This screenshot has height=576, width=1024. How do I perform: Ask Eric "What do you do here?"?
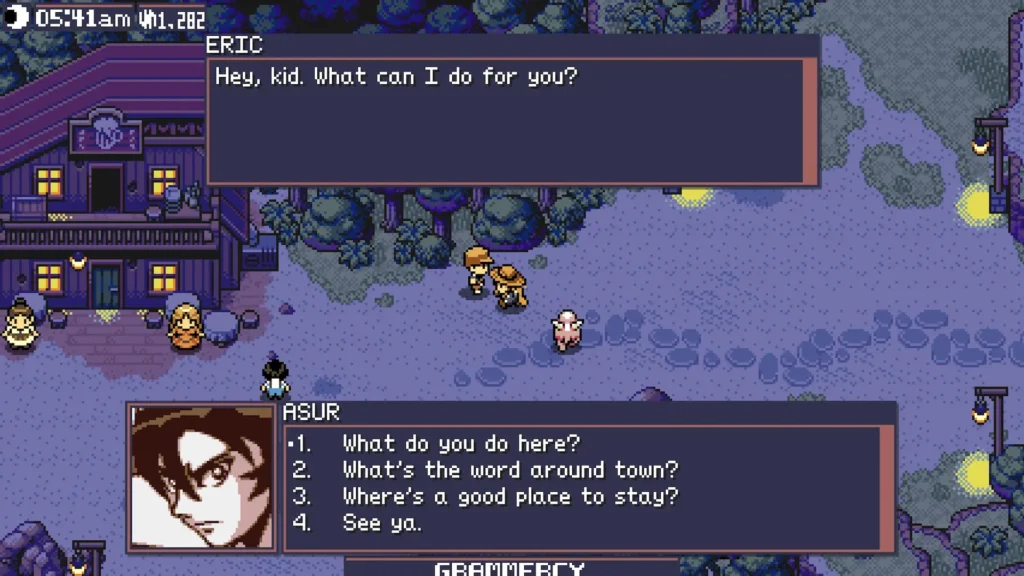(461, 443)
